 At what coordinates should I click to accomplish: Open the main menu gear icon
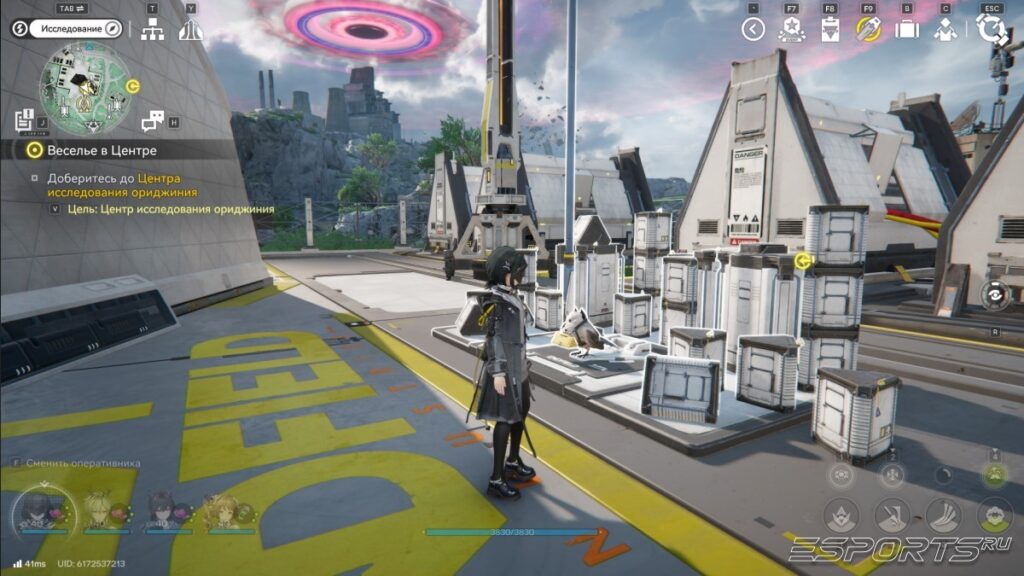tap(992, 29)
